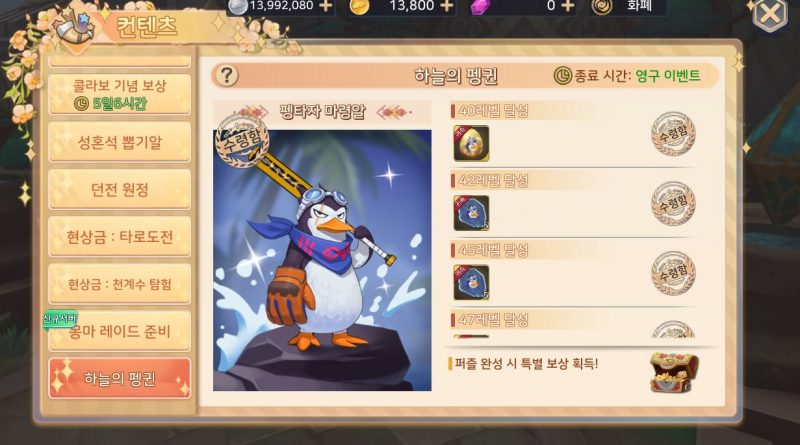Click the level 45 penguin reward icon
800x445 pixels.
coord(471,282)
